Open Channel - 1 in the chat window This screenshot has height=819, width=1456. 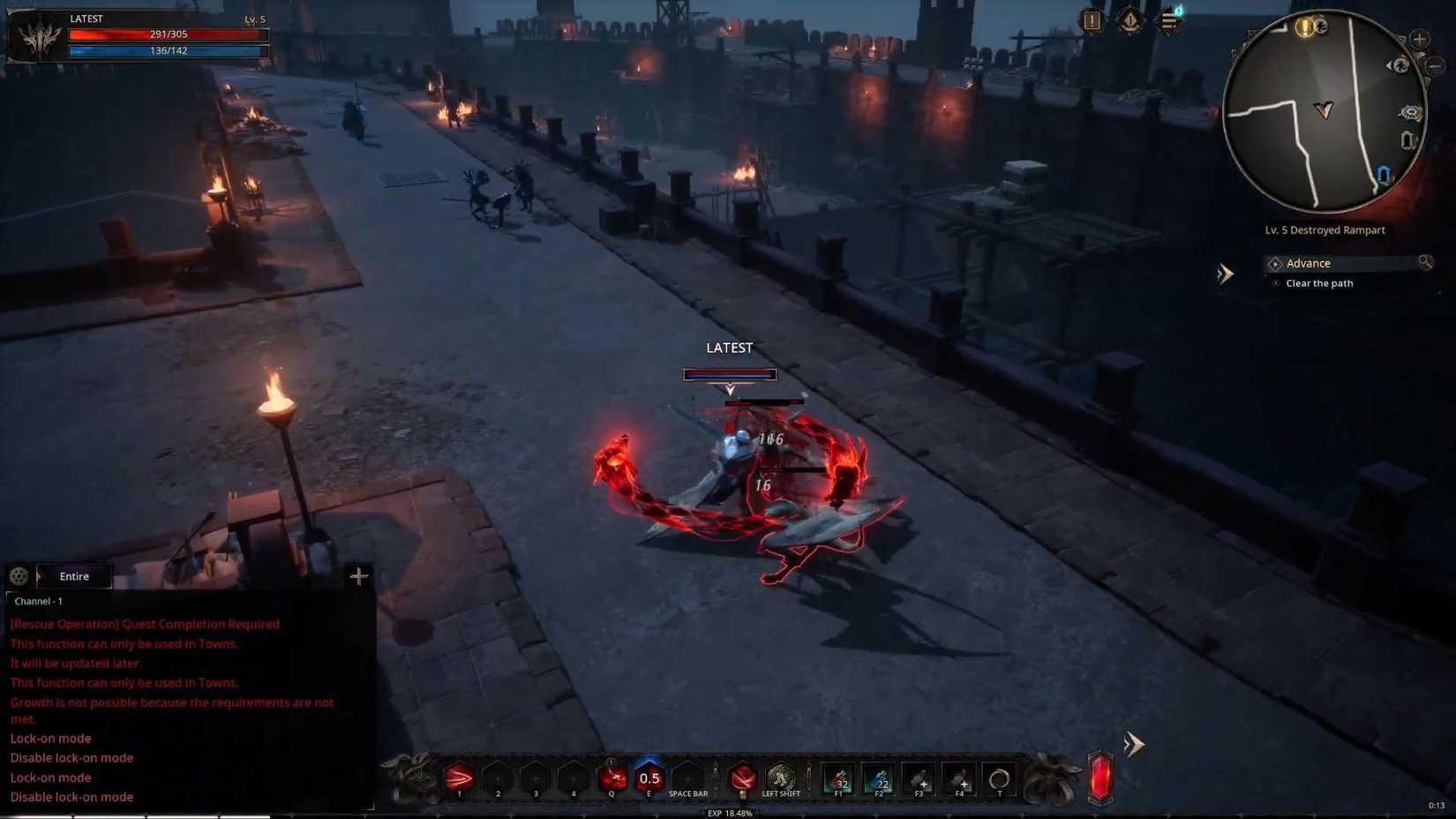coord(39,601)
